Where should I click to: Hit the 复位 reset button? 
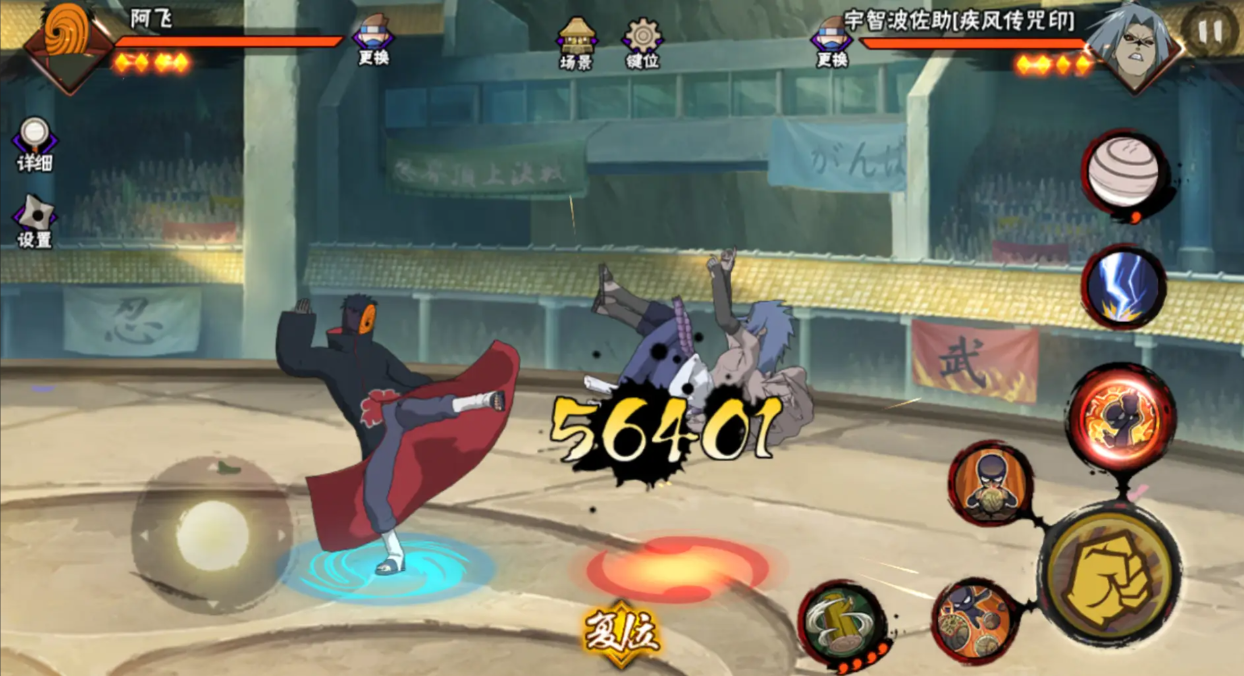coord(622,632)
